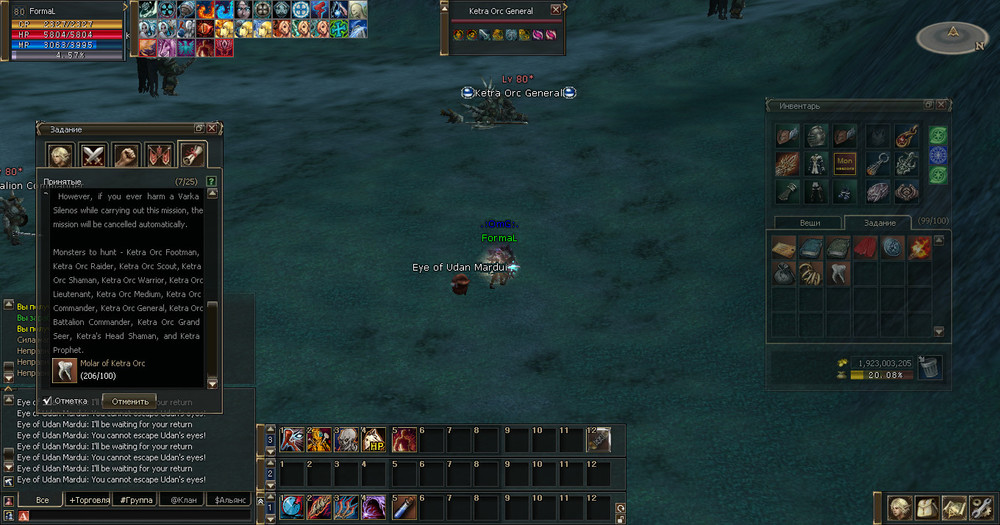Close the Инвентарь inventory window
This screenshot has width=1000, height=525.
point(941,105)
